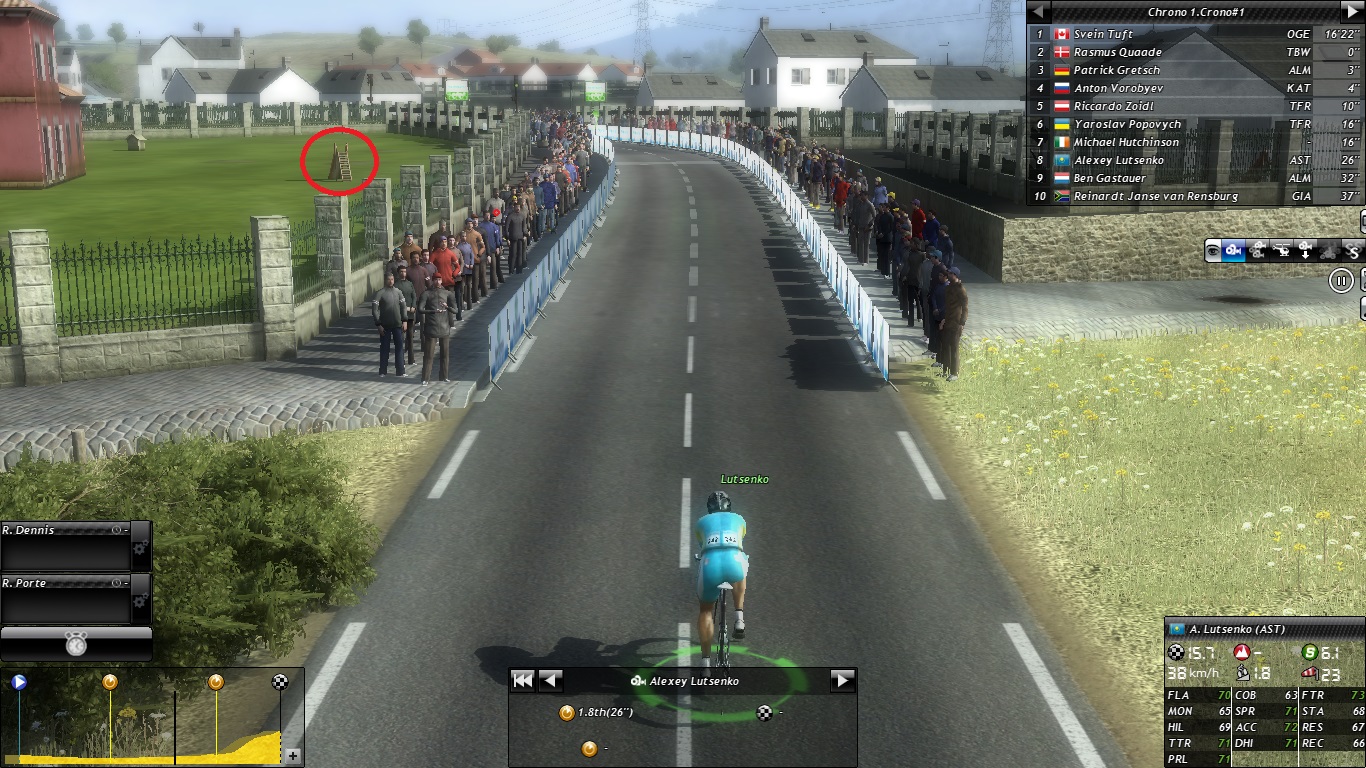Go to the previous rider arrow
Image resolution: width=1366 pixels, height=768 pixels.
pyautogui.click(x=549, y=680)
